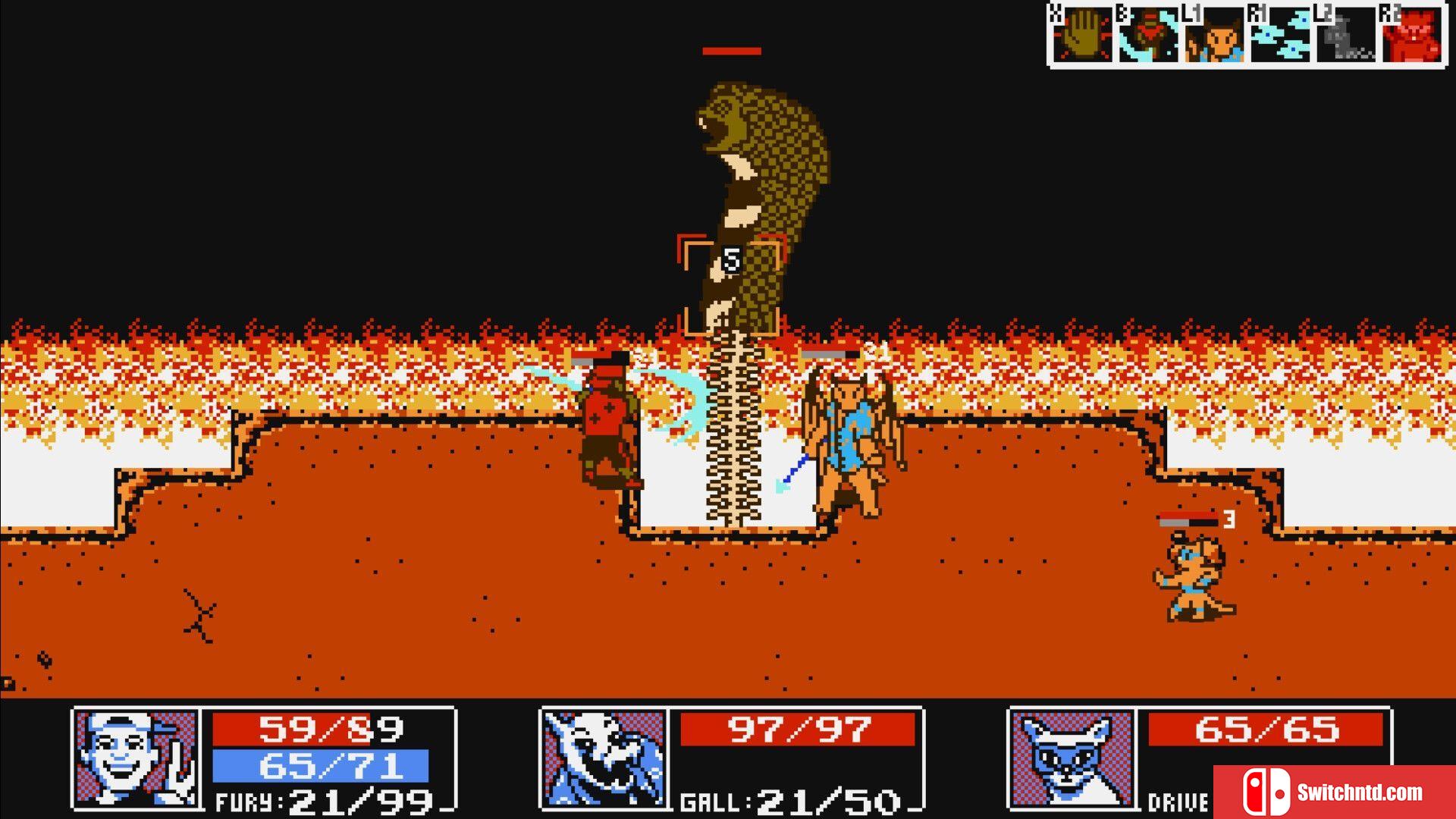
Task: Pick the roaring dragon party portrait
Action: click(x=604, y=757)
